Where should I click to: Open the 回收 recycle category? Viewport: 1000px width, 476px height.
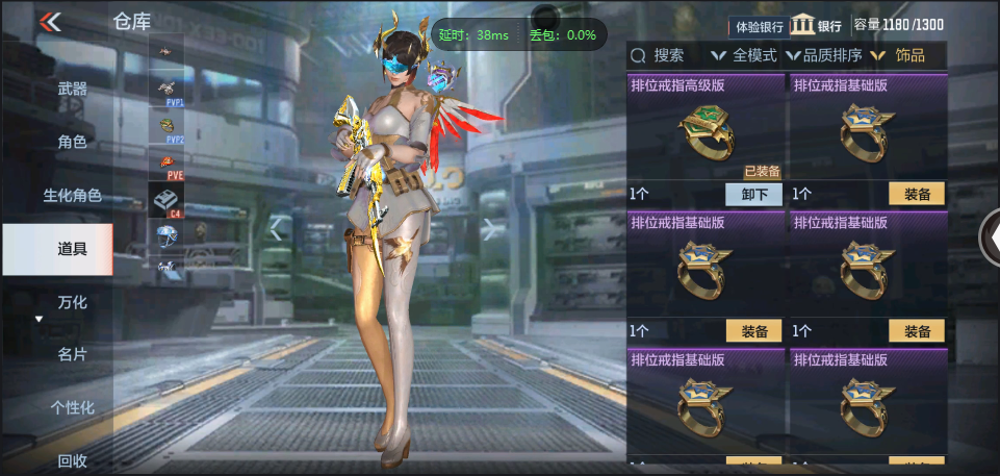tap(72, 460)
